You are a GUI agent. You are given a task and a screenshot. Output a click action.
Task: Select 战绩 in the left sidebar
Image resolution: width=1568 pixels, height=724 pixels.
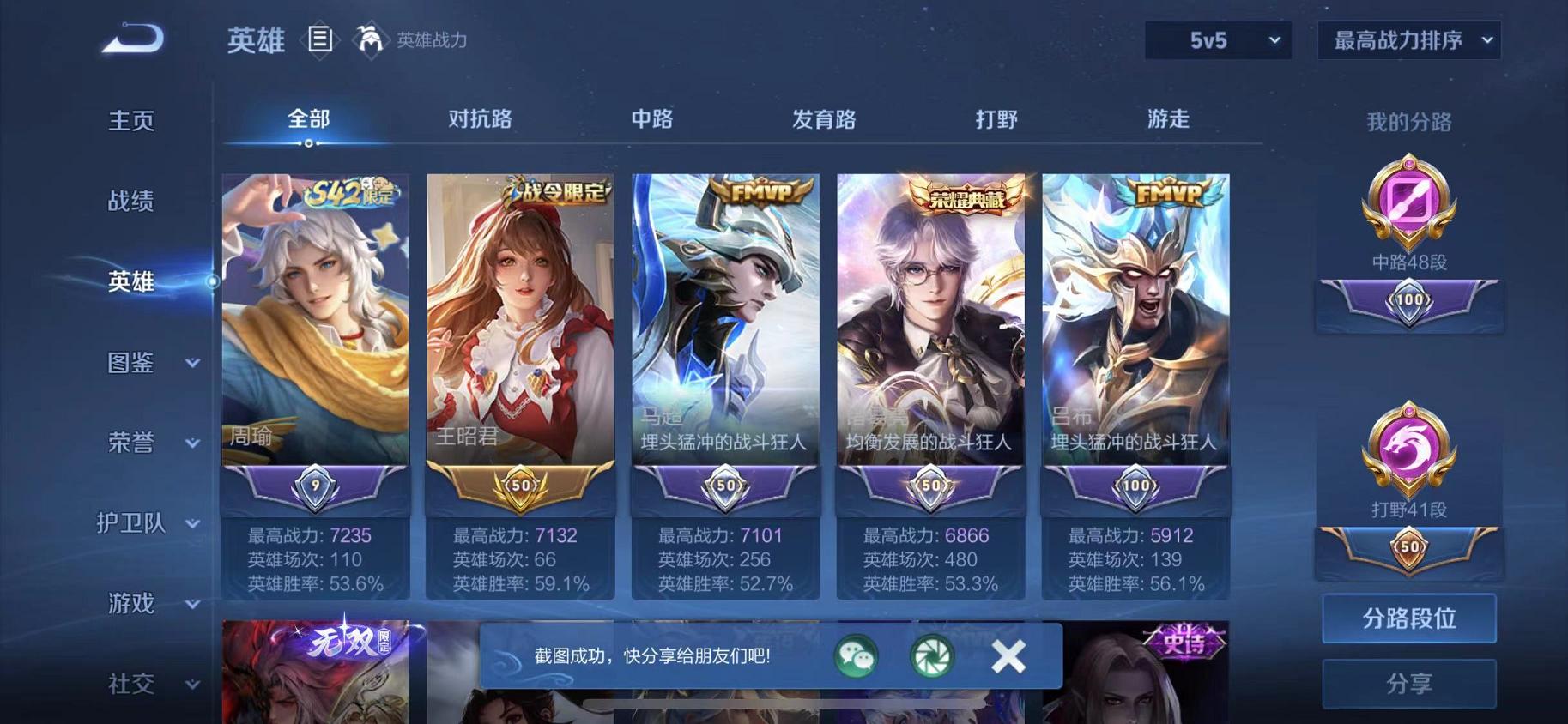click(x=130, y=201)
